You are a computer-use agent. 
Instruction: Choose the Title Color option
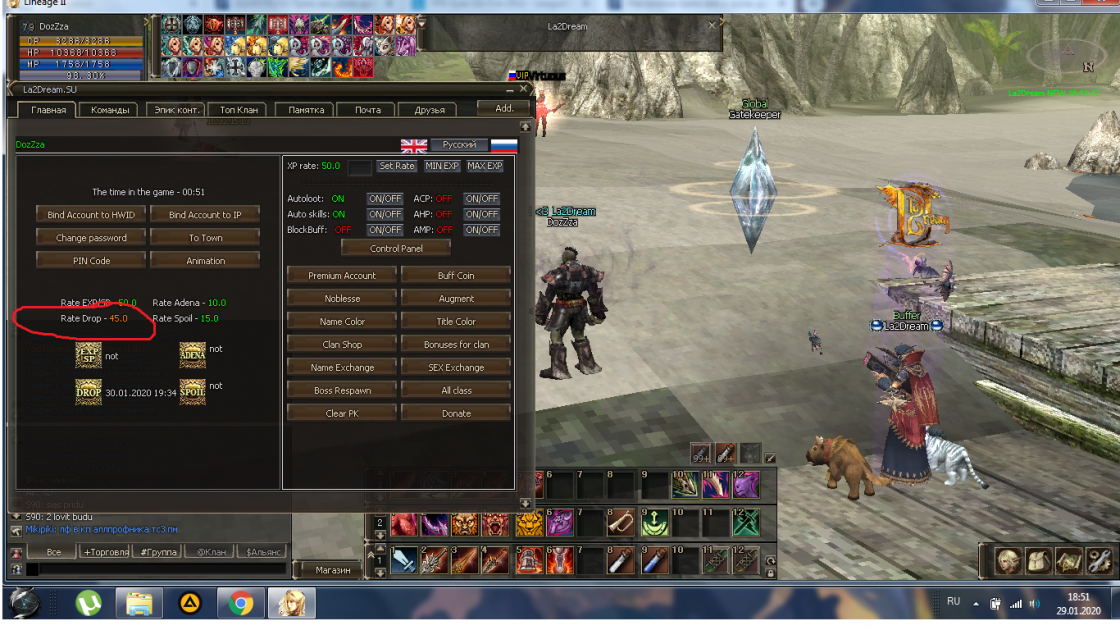pos(456,321)
